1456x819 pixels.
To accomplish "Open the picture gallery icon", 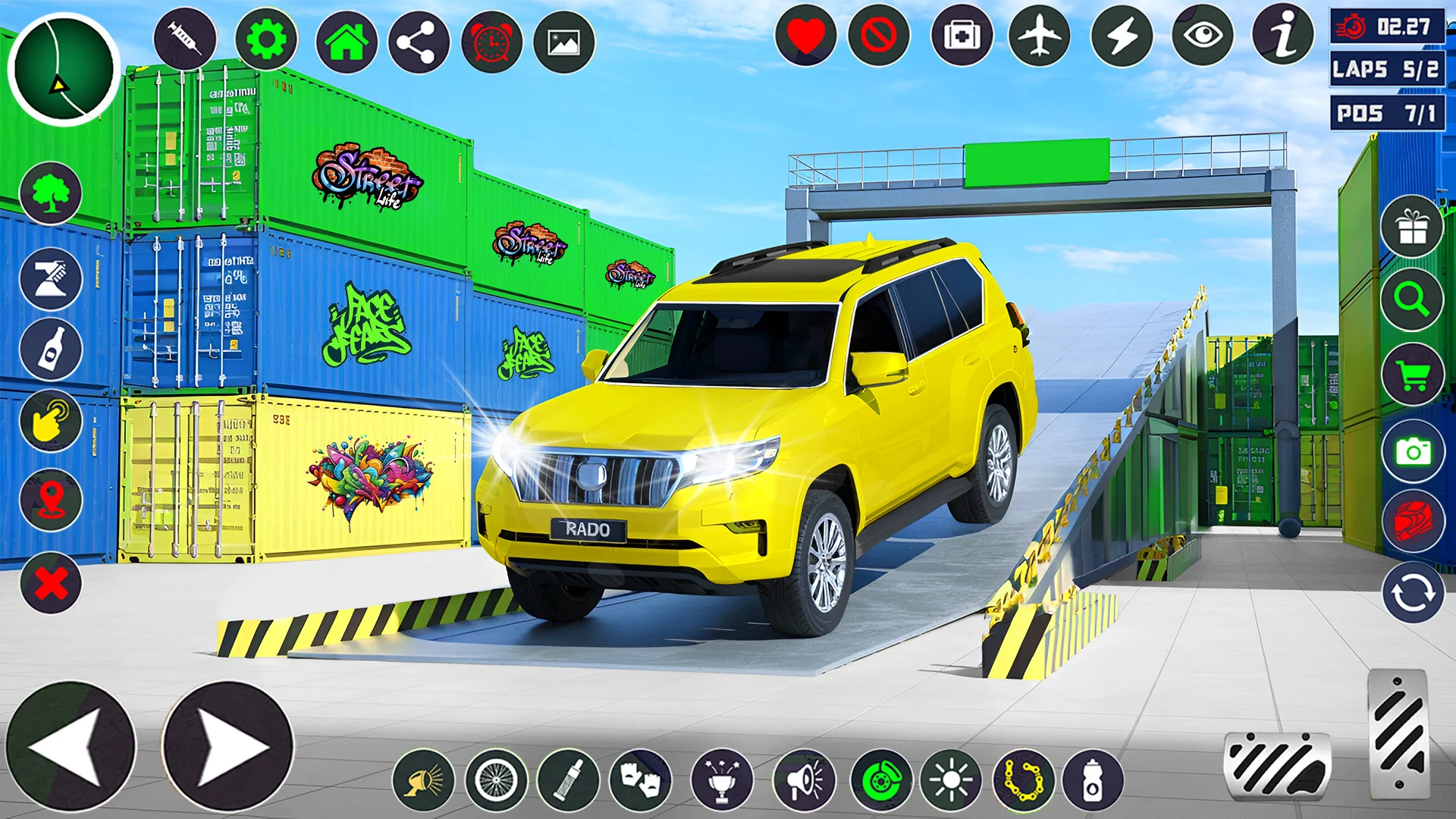I will (564, 42).
